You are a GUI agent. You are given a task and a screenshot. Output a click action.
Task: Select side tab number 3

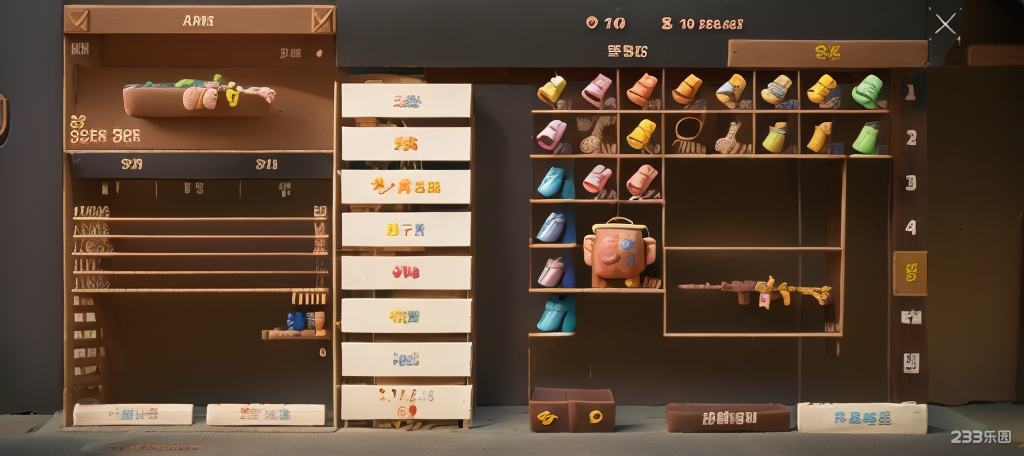[910, 183]
